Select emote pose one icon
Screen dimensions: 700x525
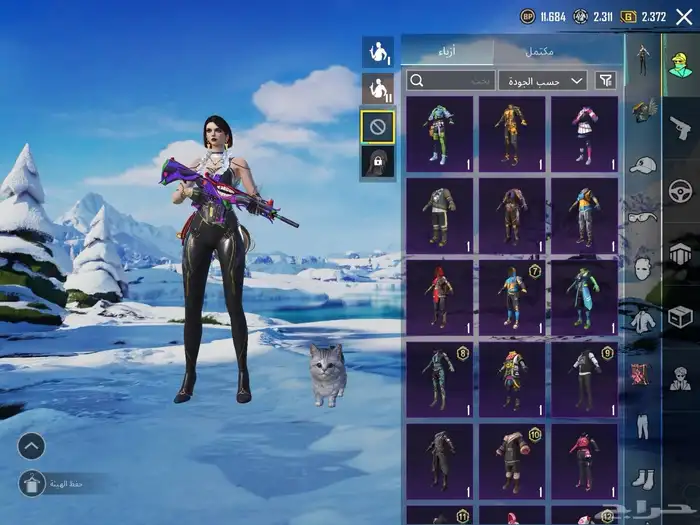point(377,52)
